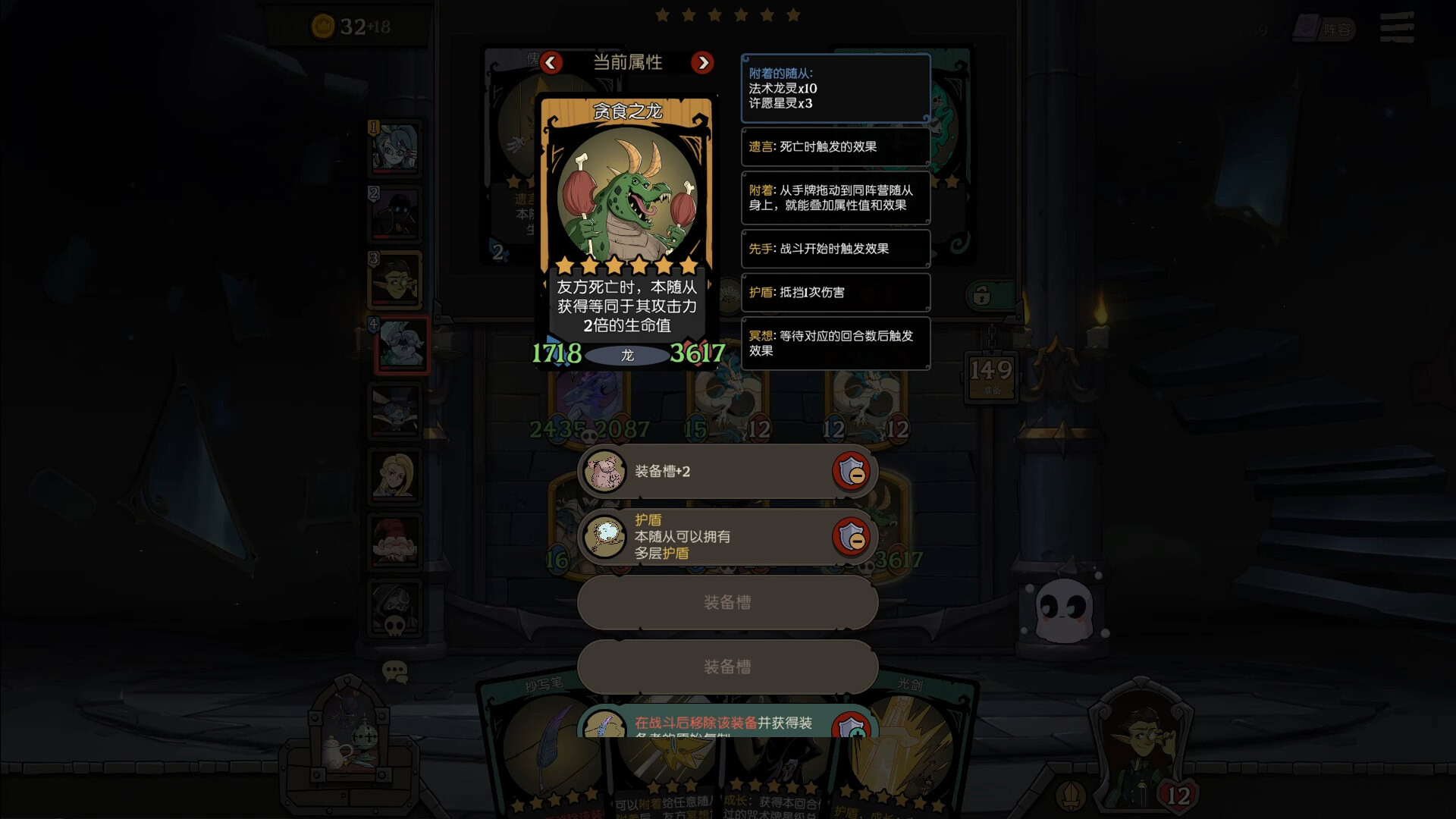1456x819 pixels.
Task: Click the empty 装备槽 slot
Action: pyautogui.click(x=726, y=602)
